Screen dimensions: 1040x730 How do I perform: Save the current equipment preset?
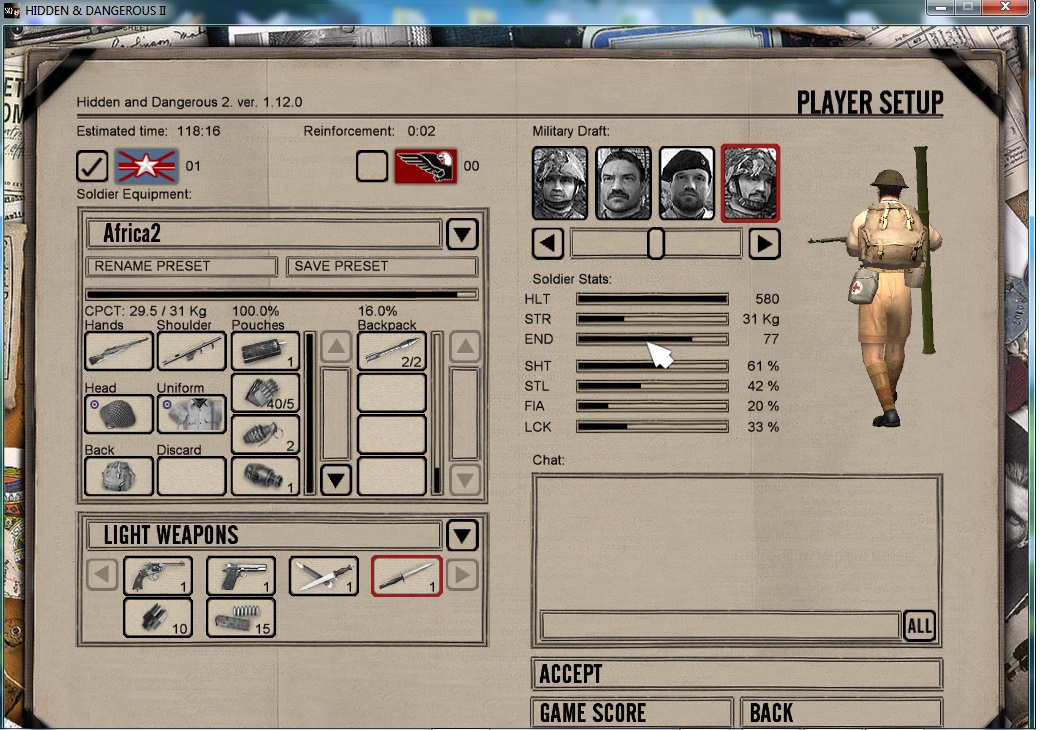click(381, 266)
